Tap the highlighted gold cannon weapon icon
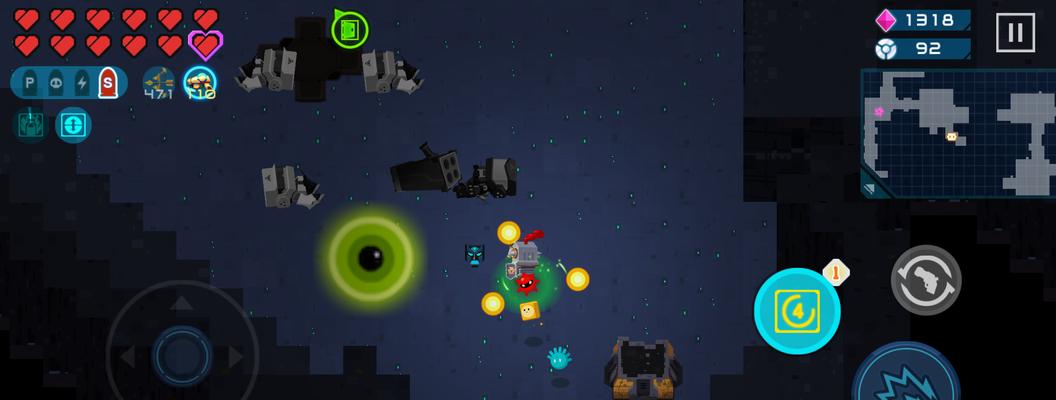Screen dimensions: 1056x400 click(200, 83)
